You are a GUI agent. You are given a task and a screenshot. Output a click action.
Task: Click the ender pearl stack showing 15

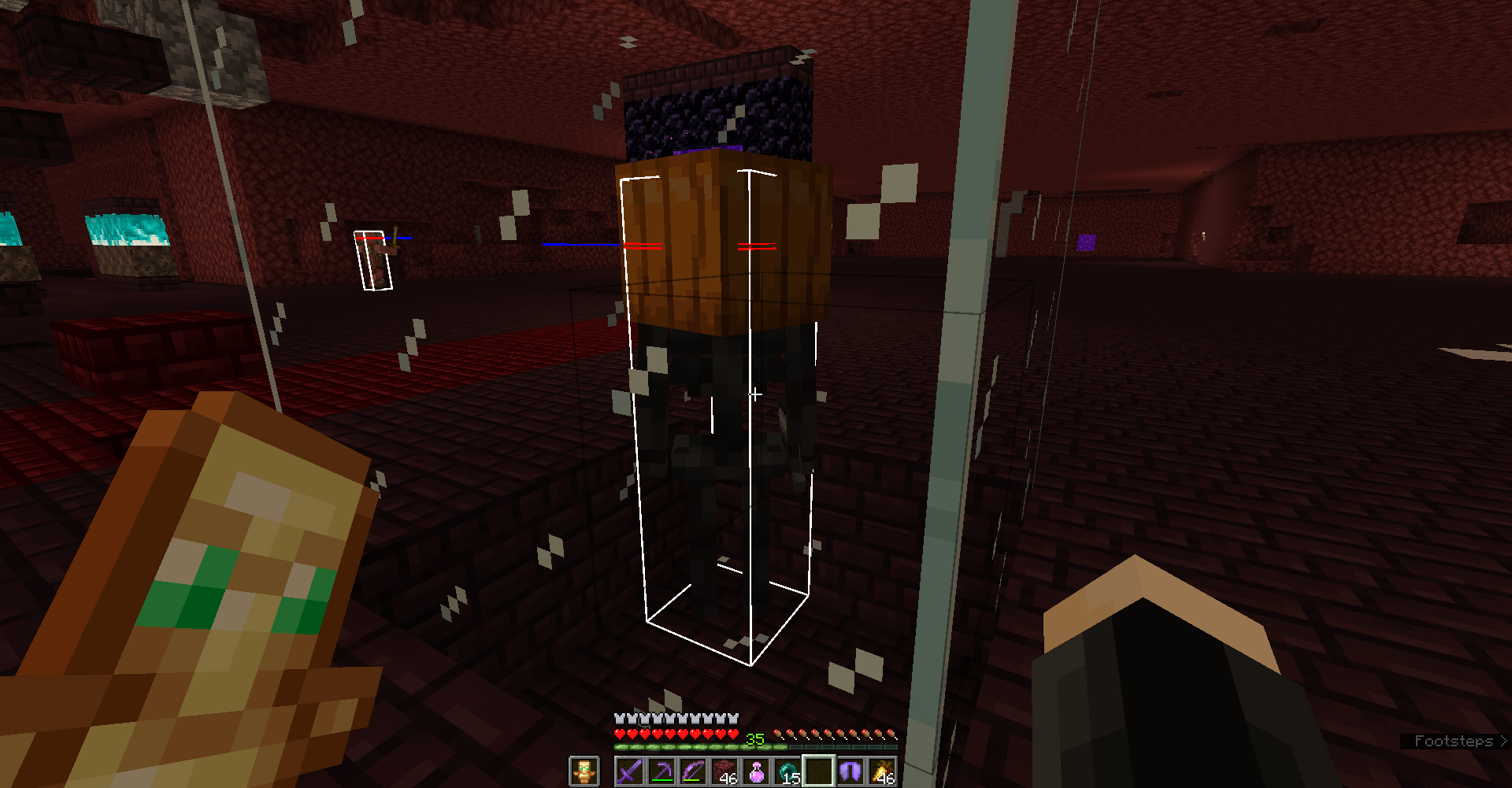[x=788, y=770]
